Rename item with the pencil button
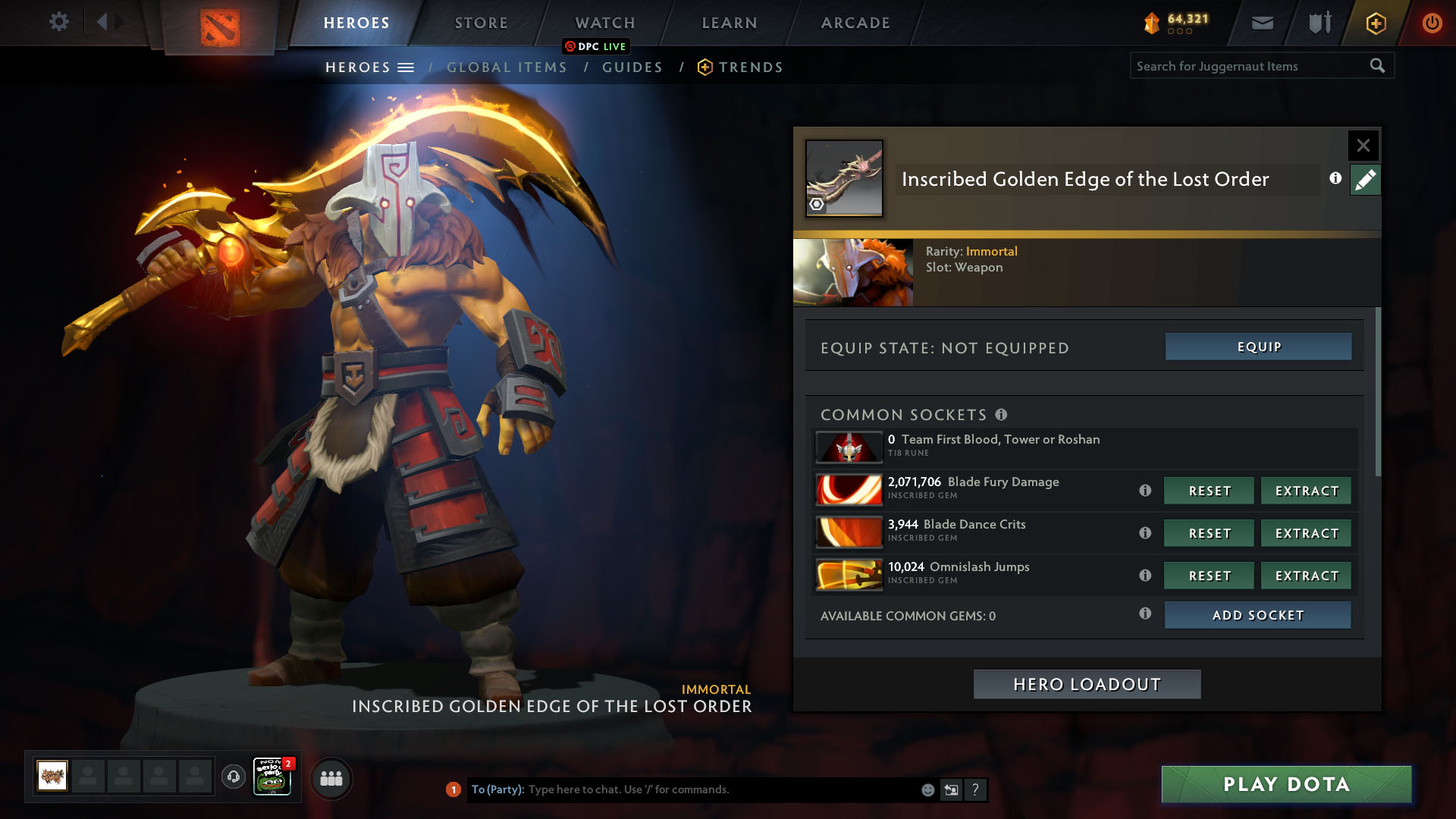 1365,180
